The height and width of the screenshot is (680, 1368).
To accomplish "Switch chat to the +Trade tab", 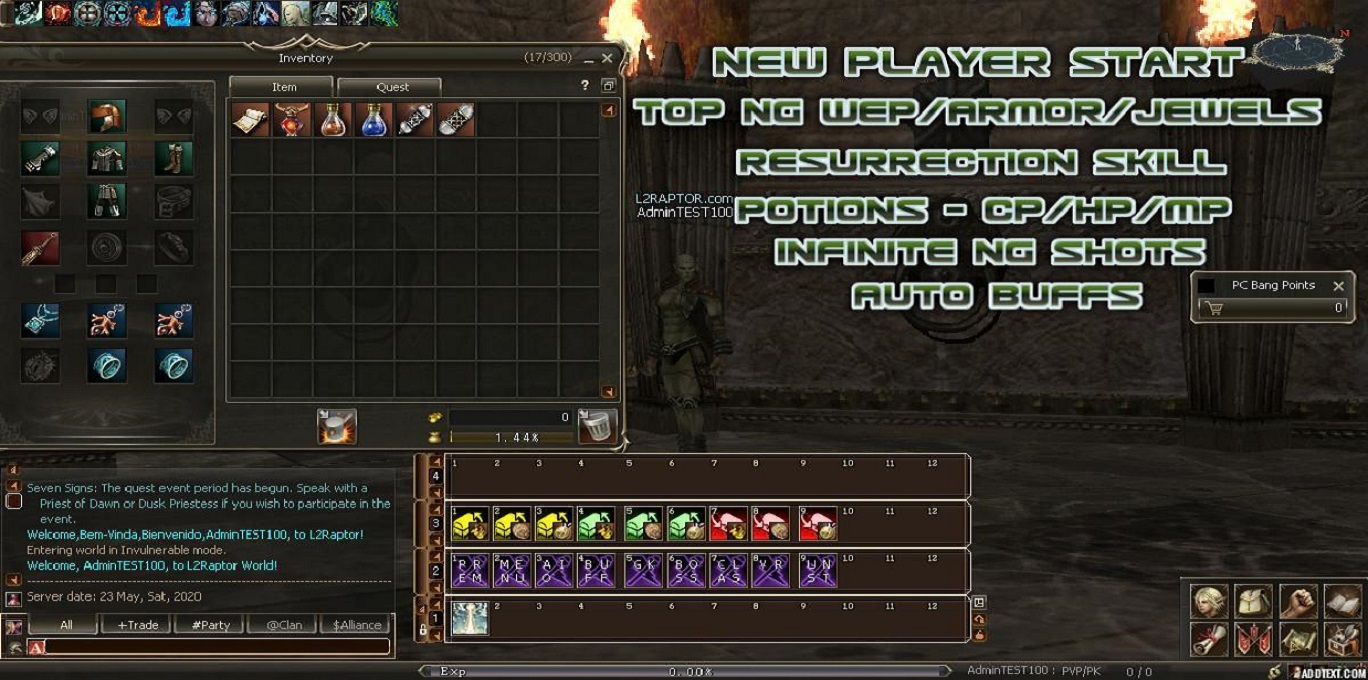I will click(x=138, y=625).
